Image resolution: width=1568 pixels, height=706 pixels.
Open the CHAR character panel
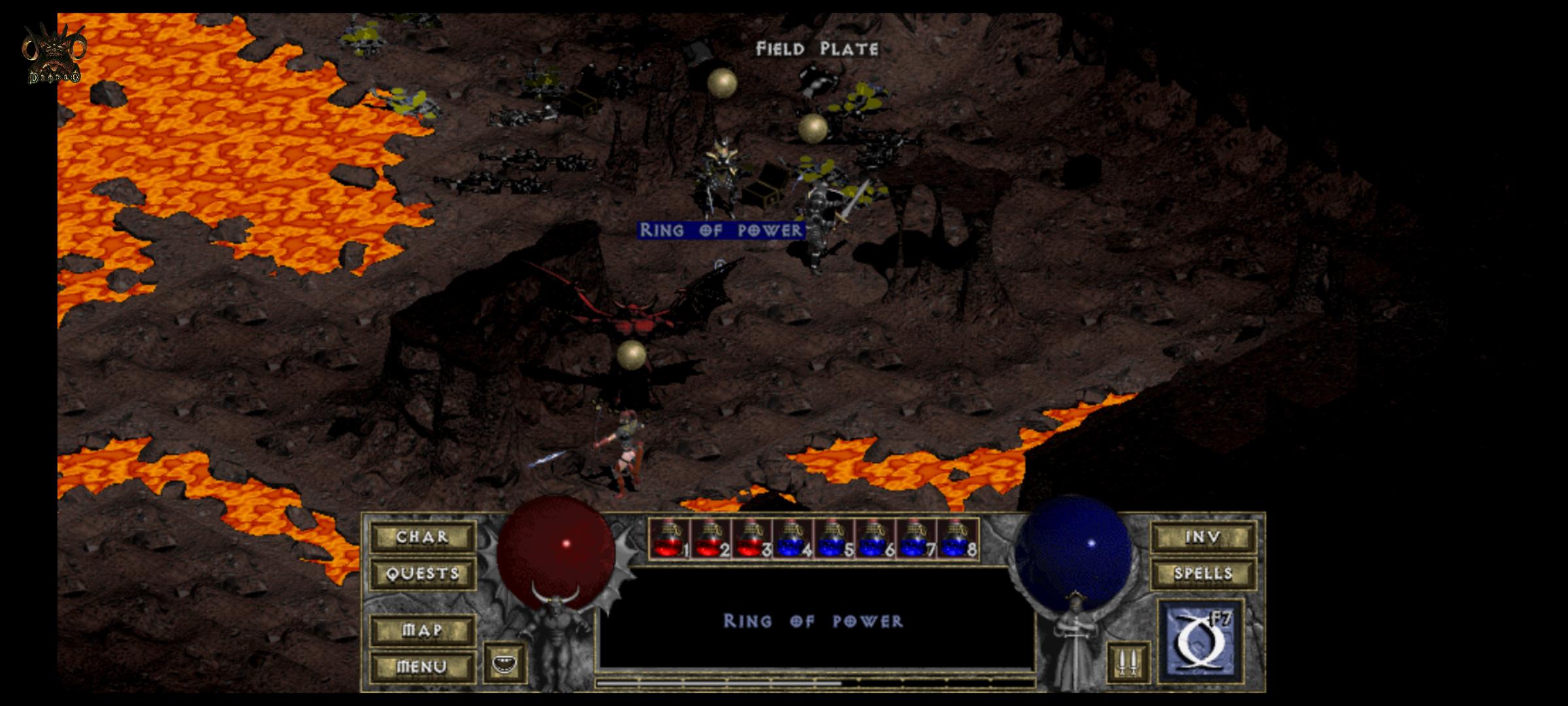421,536
